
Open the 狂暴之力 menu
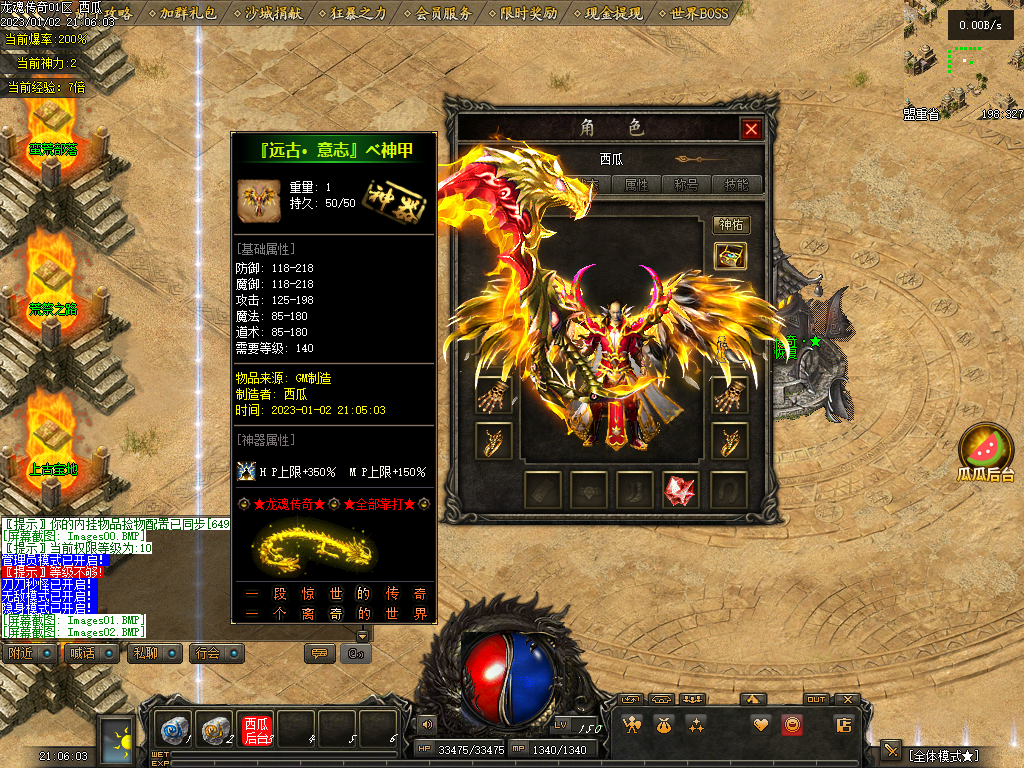pyautogui.click(x=359, y=13)
